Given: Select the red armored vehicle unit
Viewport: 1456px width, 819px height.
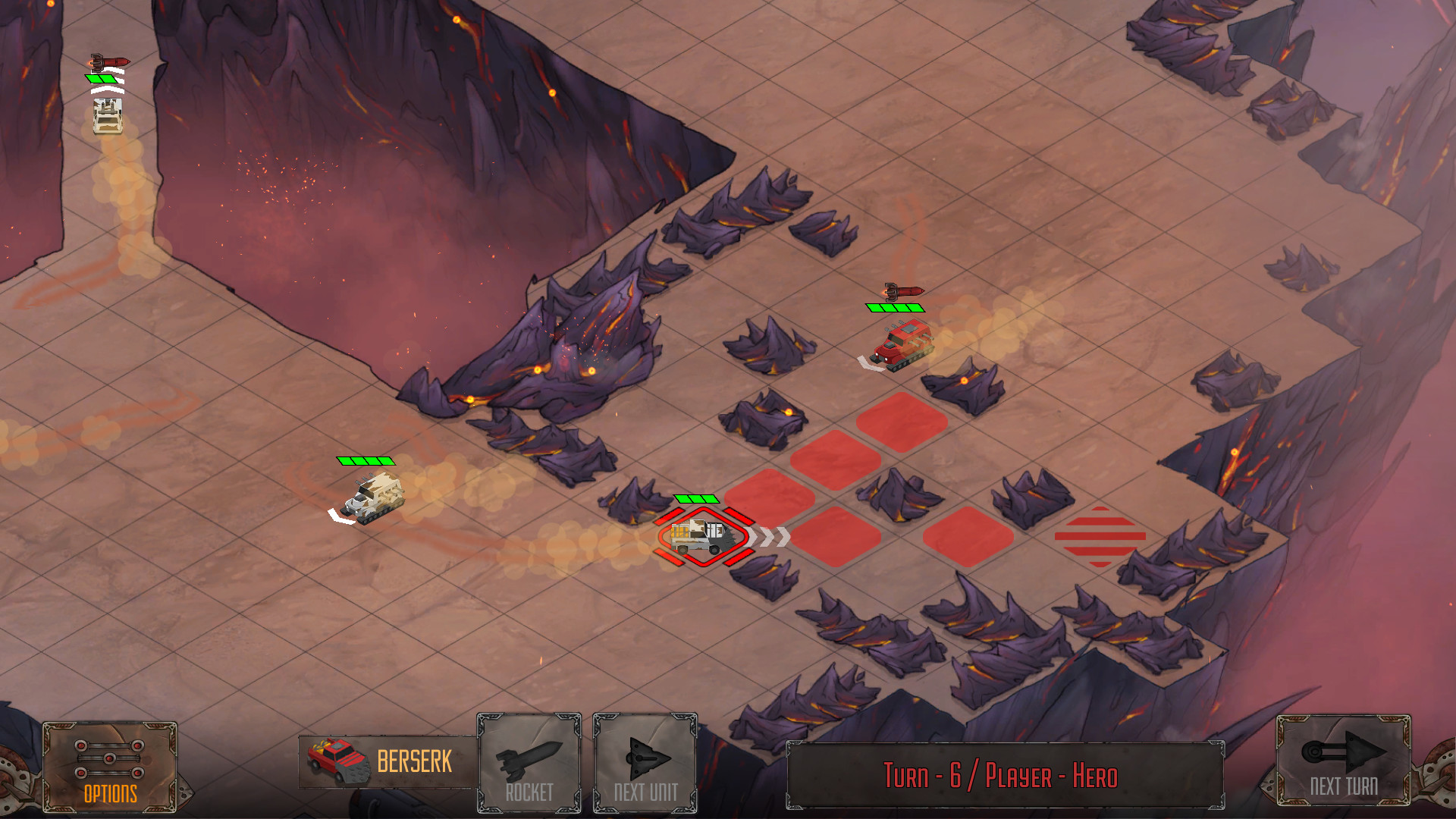Looking at the screenshot, I should coord(902,345).
